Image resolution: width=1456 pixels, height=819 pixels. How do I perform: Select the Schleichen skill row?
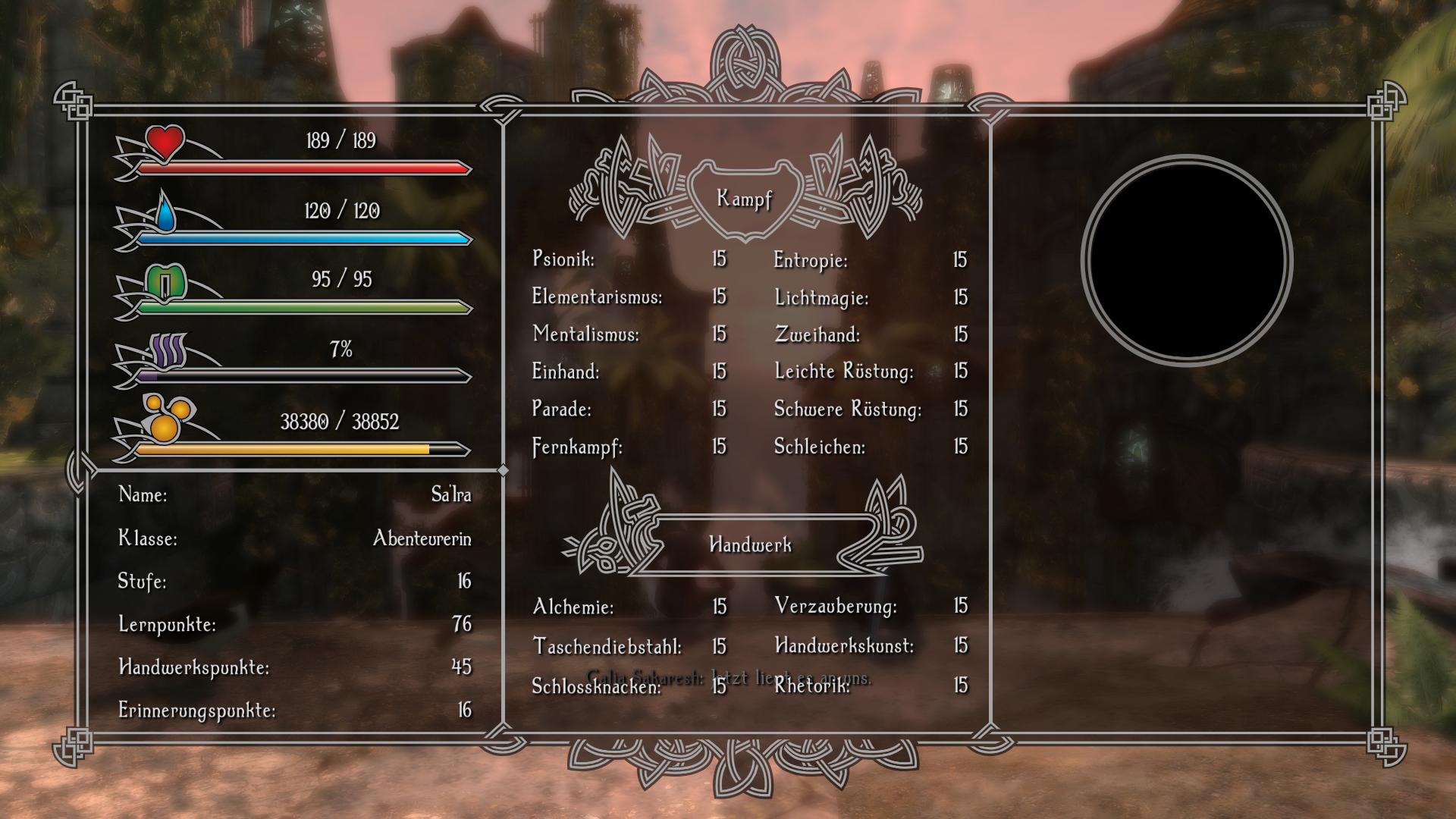[x=819, y=447]
